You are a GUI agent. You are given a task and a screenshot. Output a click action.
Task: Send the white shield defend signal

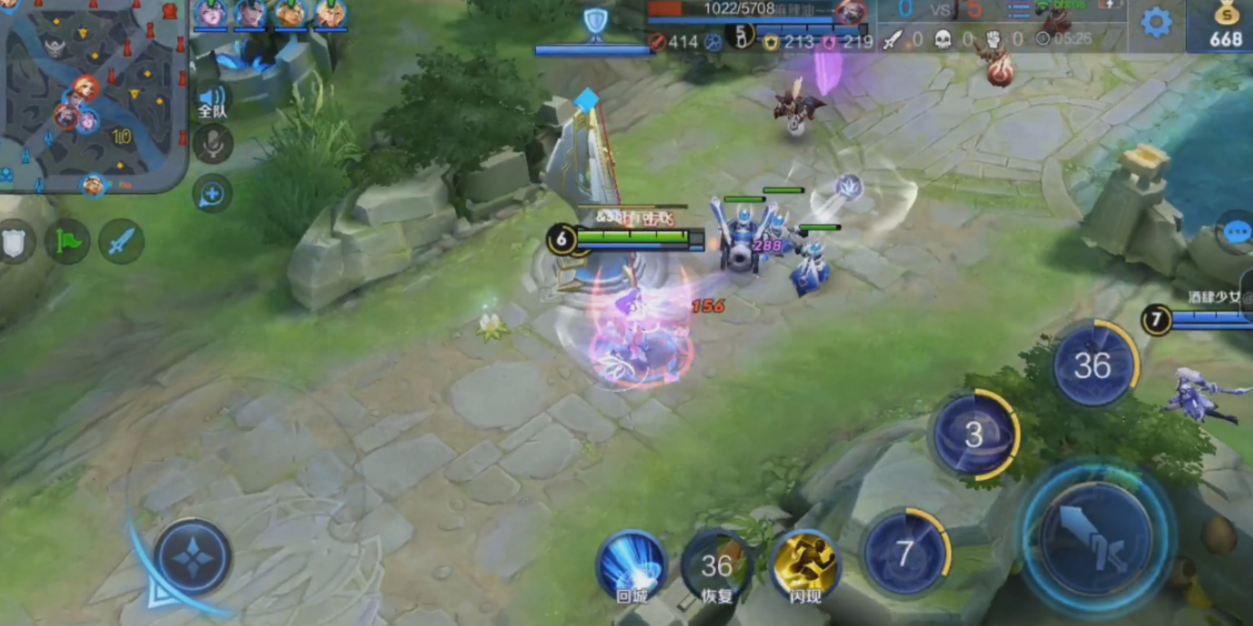pos(16,241)
